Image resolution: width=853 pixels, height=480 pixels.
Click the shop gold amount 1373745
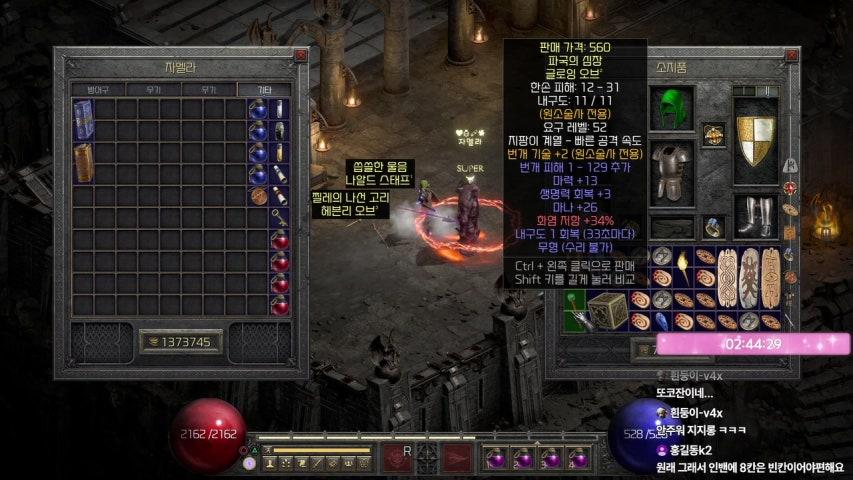pos(181,342)
